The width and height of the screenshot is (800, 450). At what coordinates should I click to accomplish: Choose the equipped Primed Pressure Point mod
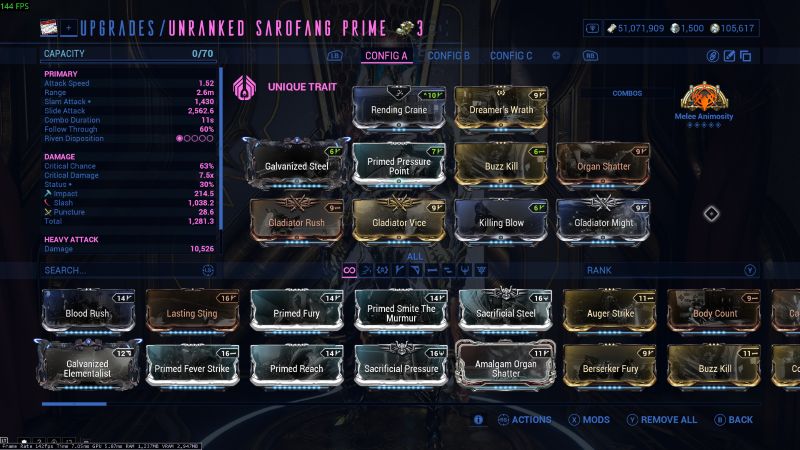point(399,164)
